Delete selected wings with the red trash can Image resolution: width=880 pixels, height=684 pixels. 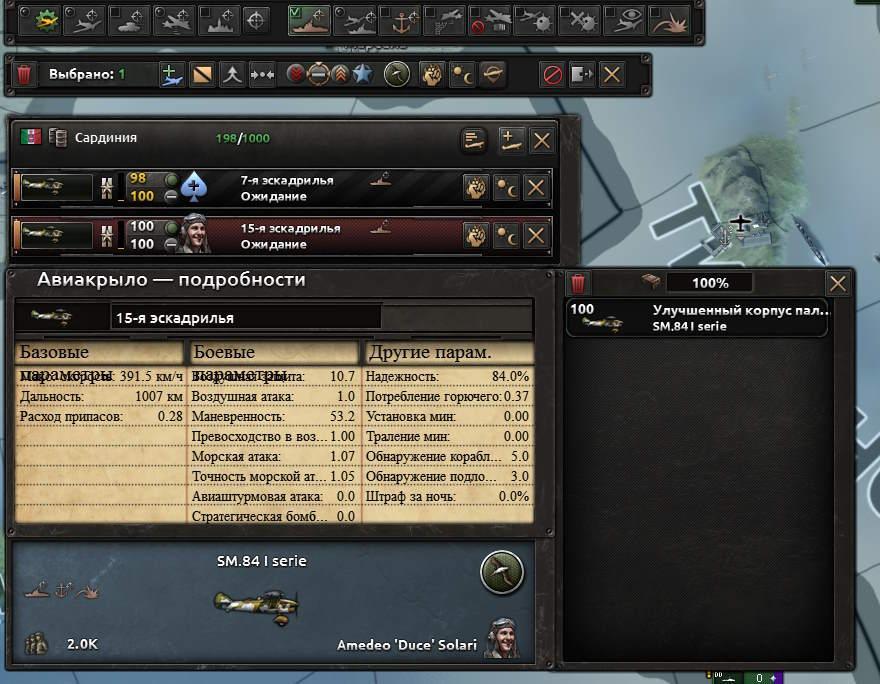[x=25, y=75]
